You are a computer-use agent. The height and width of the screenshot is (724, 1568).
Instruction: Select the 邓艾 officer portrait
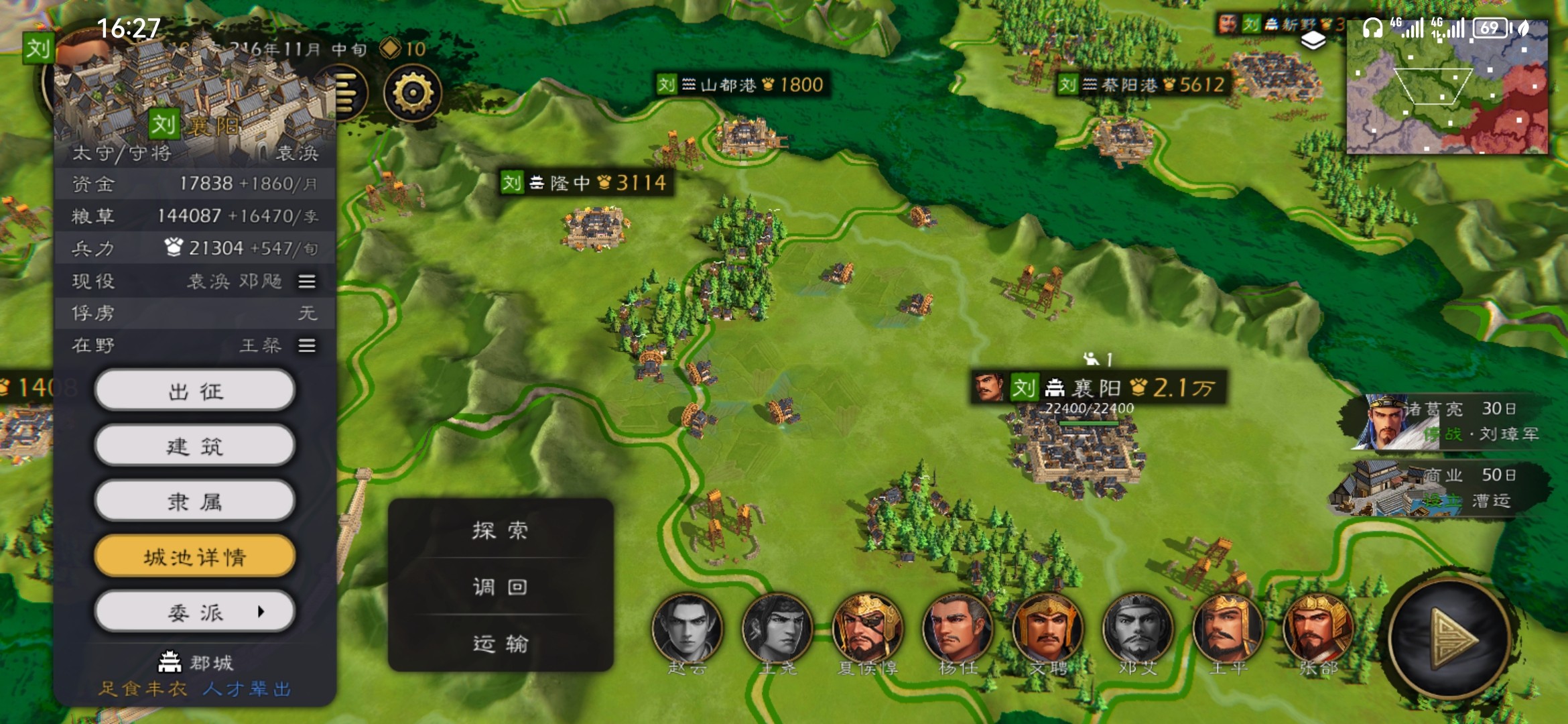pos(1137,630)
